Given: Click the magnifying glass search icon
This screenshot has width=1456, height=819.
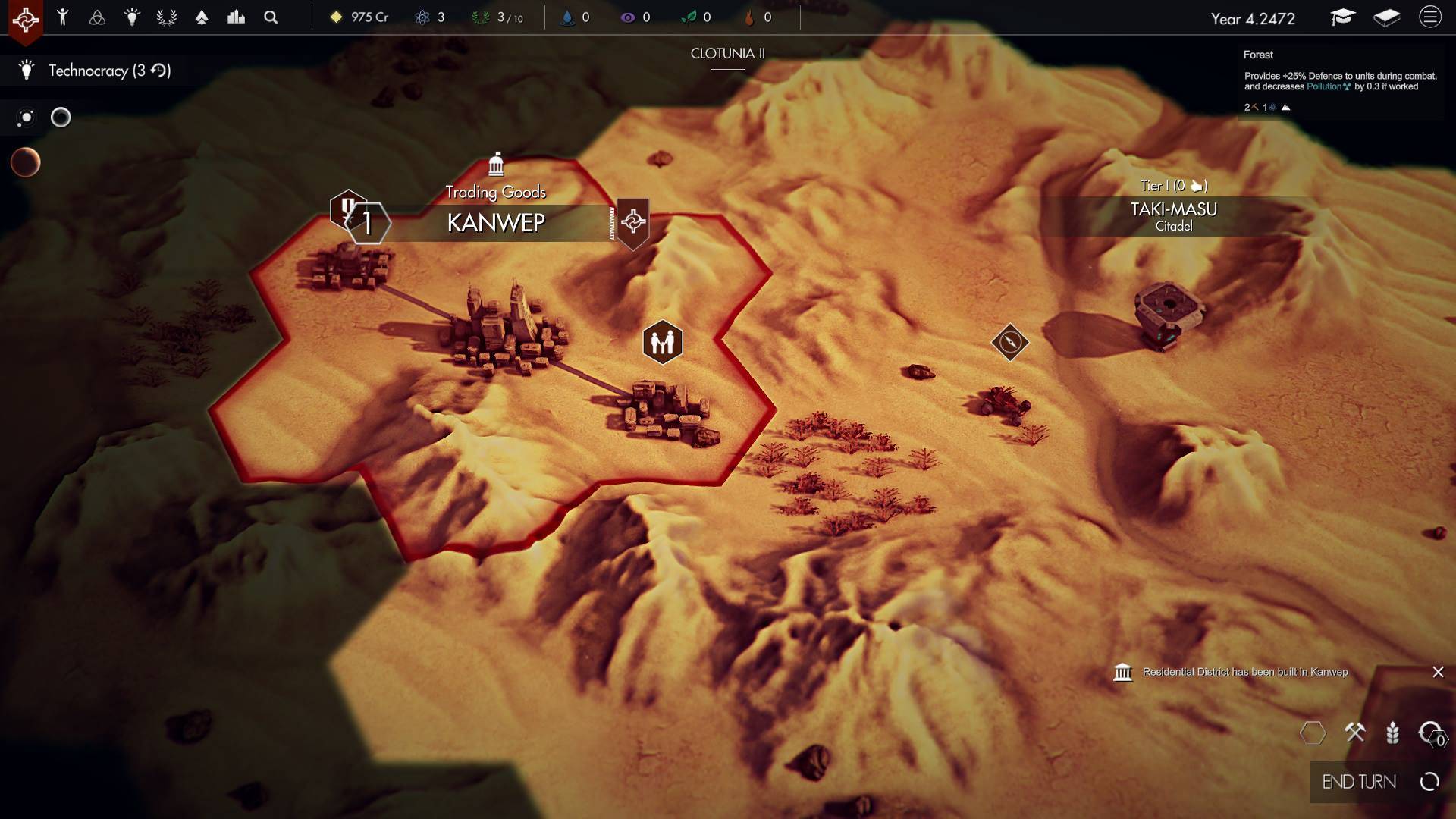Looking at the screenshot, I should coord(271,17).
